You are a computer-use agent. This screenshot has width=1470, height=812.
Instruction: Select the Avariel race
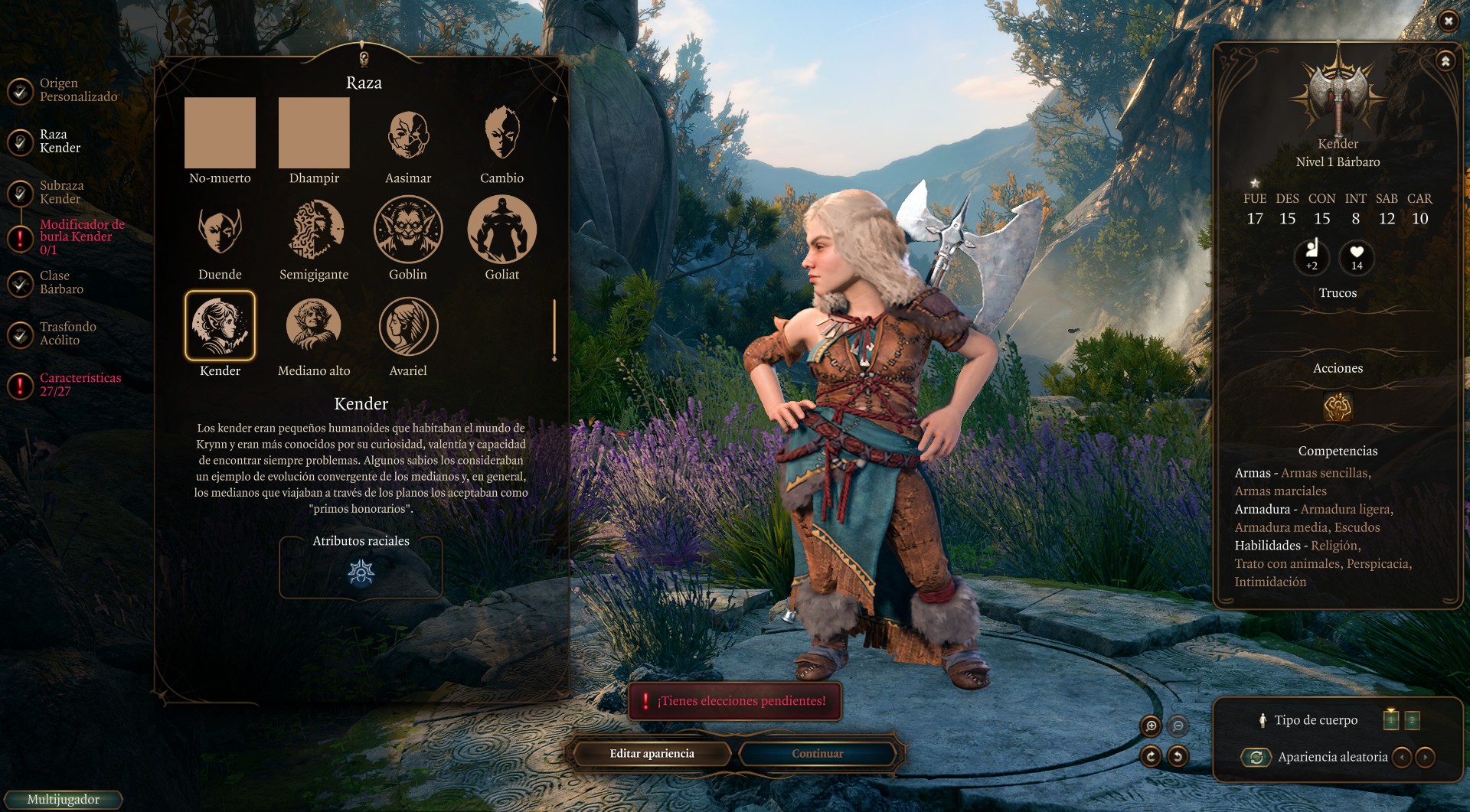pyautogui.click(x=408, y=326)
